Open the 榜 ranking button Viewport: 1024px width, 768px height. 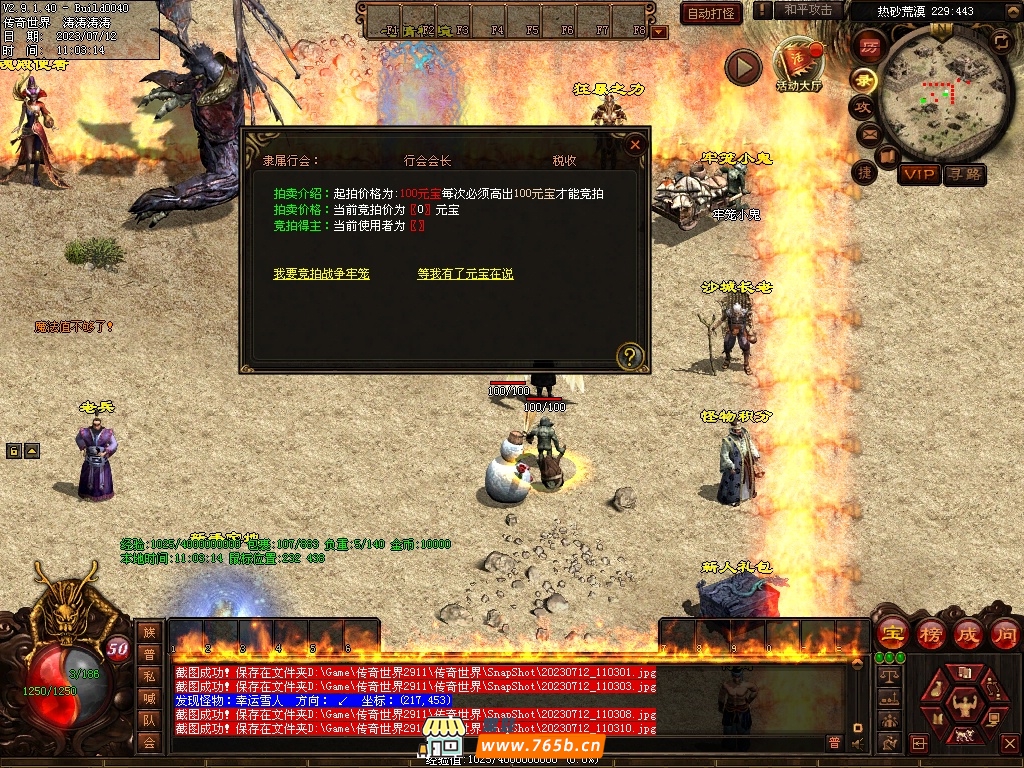(930, 633)
